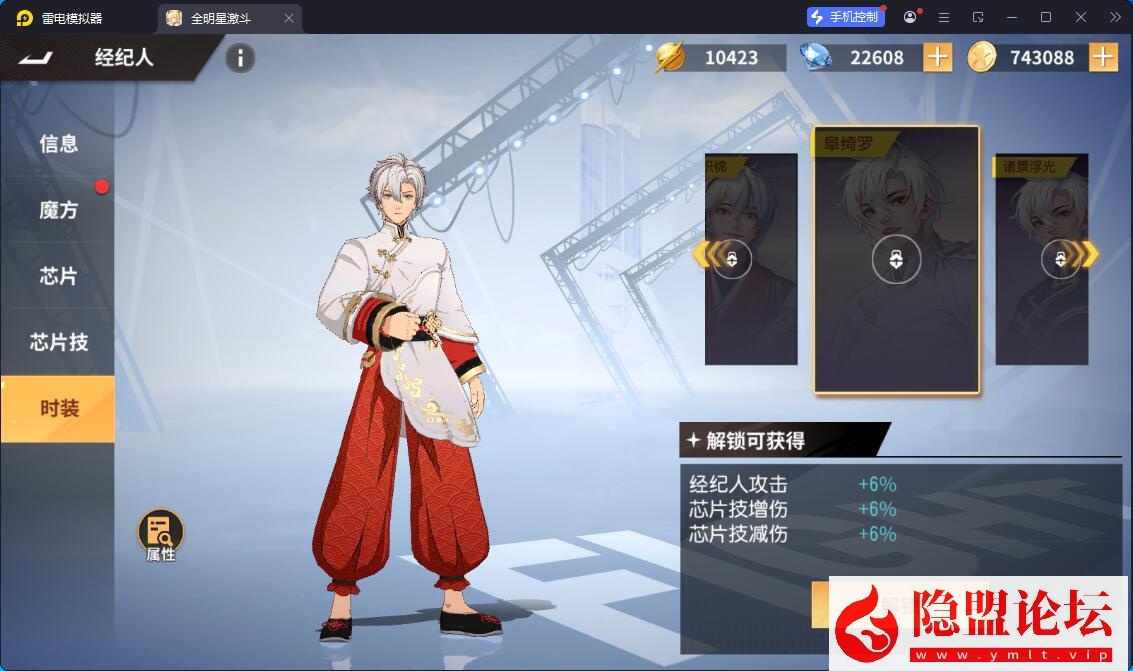
Task: Go back using the arrow button
Action: [39, 58]
